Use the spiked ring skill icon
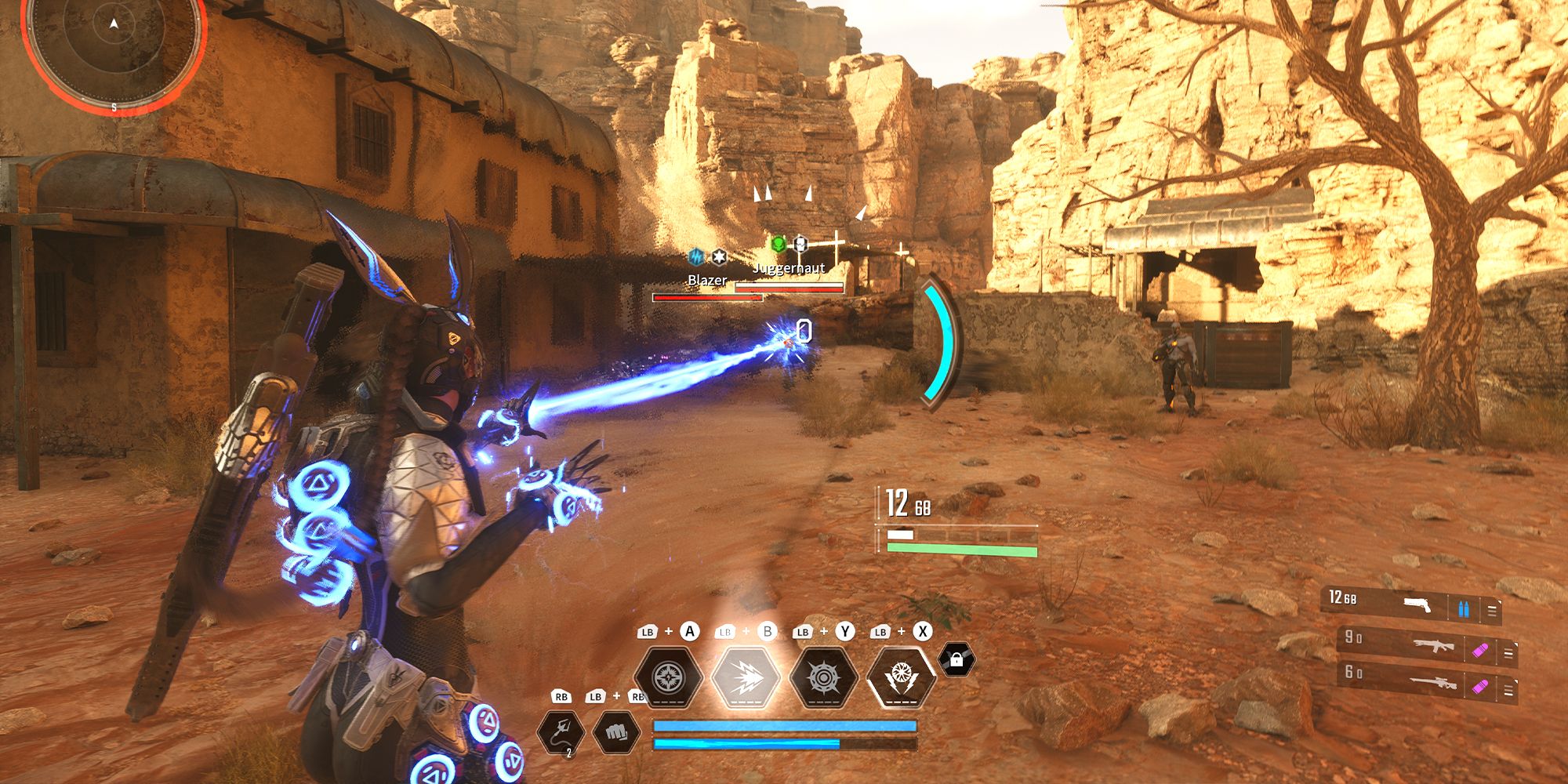Viewport: 1568px width, 784px height. (x=823, y=677)
